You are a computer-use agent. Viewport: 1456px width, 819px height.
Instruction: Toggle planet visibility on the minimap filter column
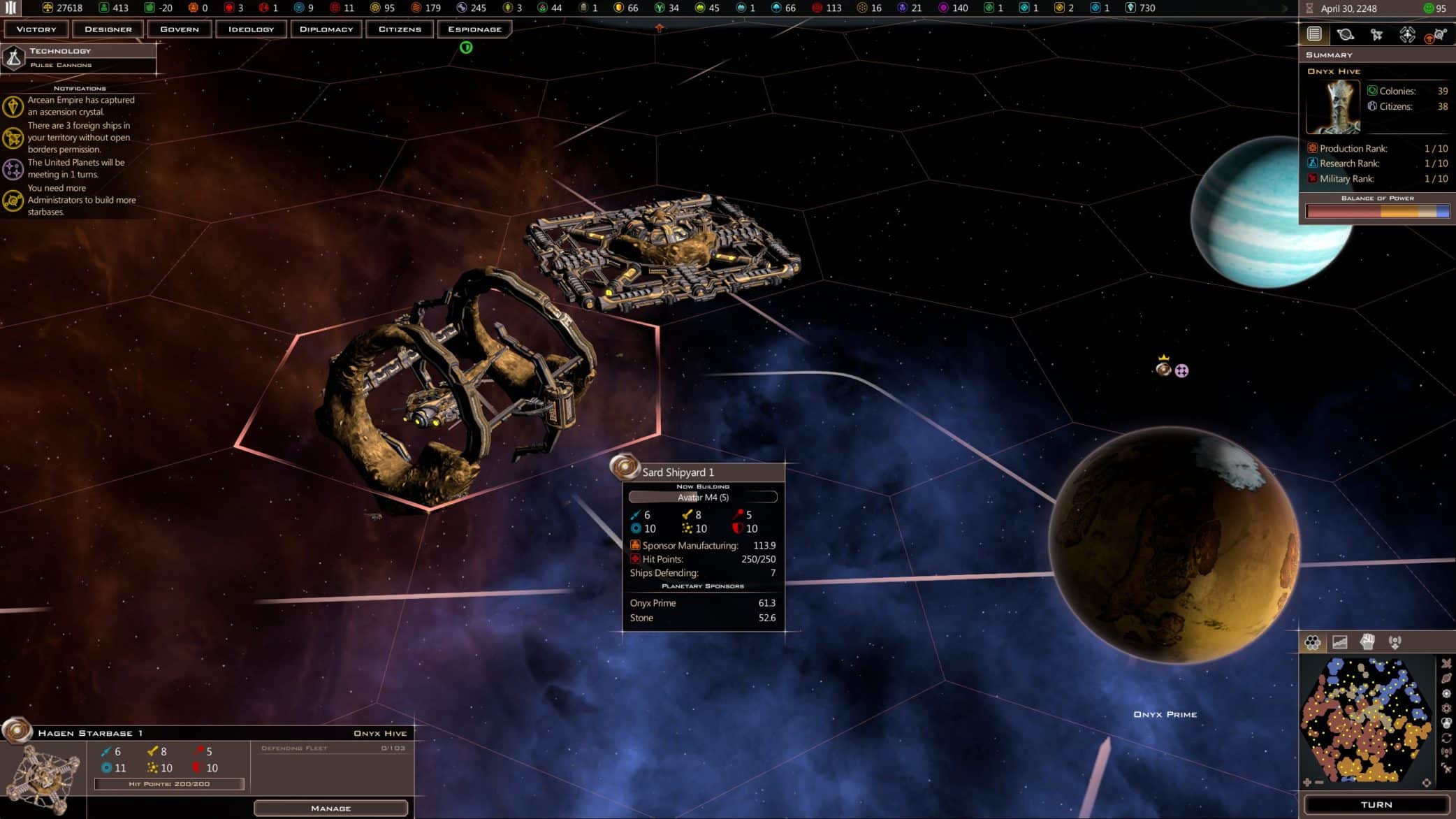point(1446,678)
